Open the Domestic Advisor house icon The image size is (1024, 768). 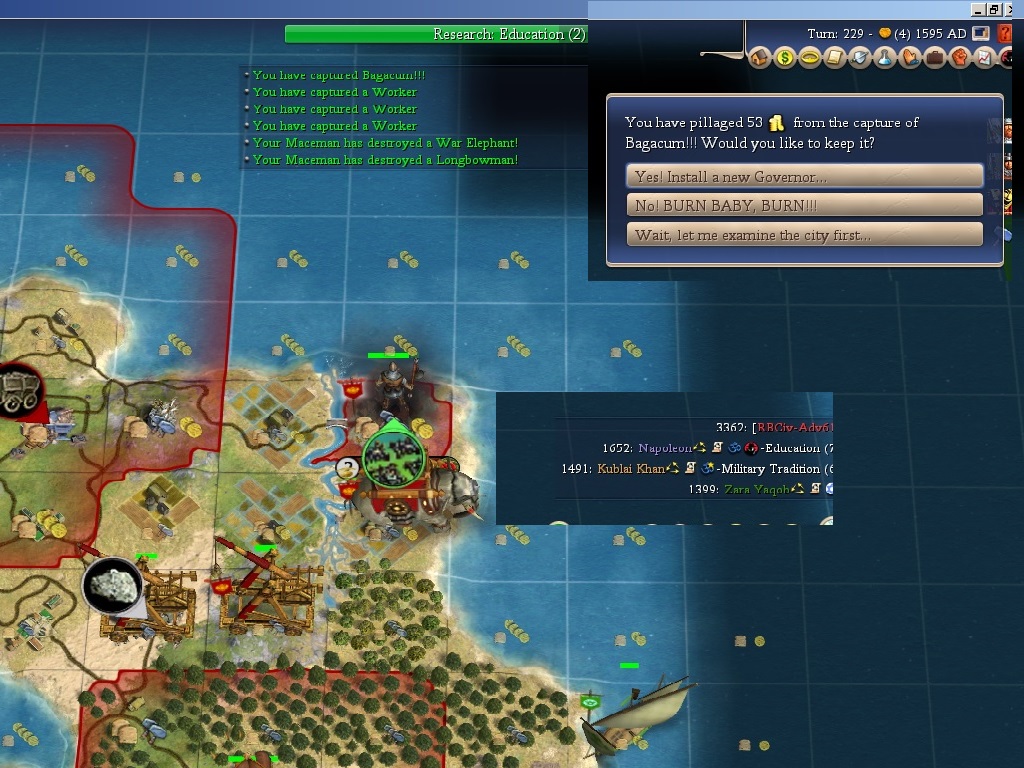[759, 58]
